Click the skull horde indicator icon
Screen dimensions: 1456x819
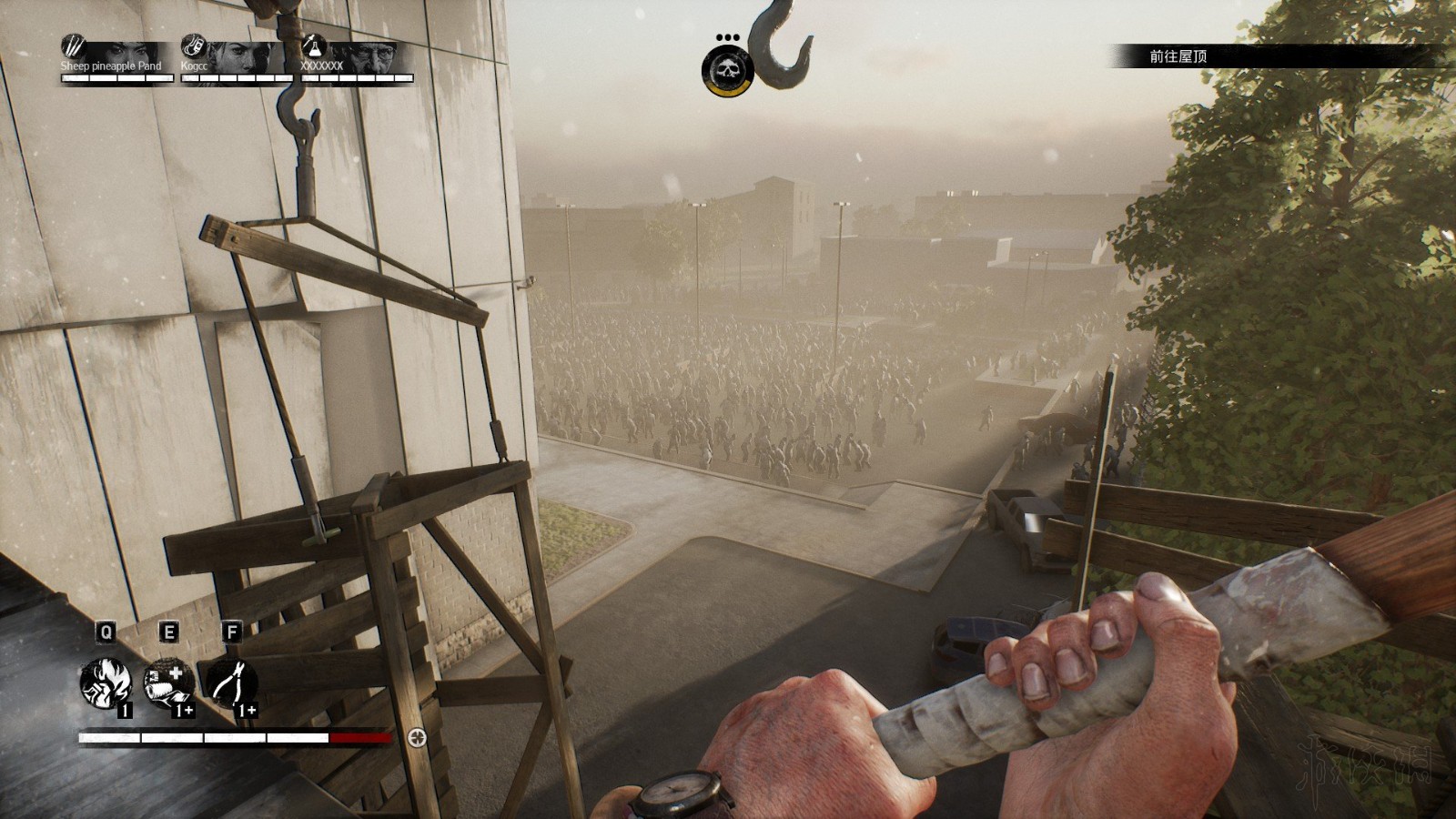[727, 70]
